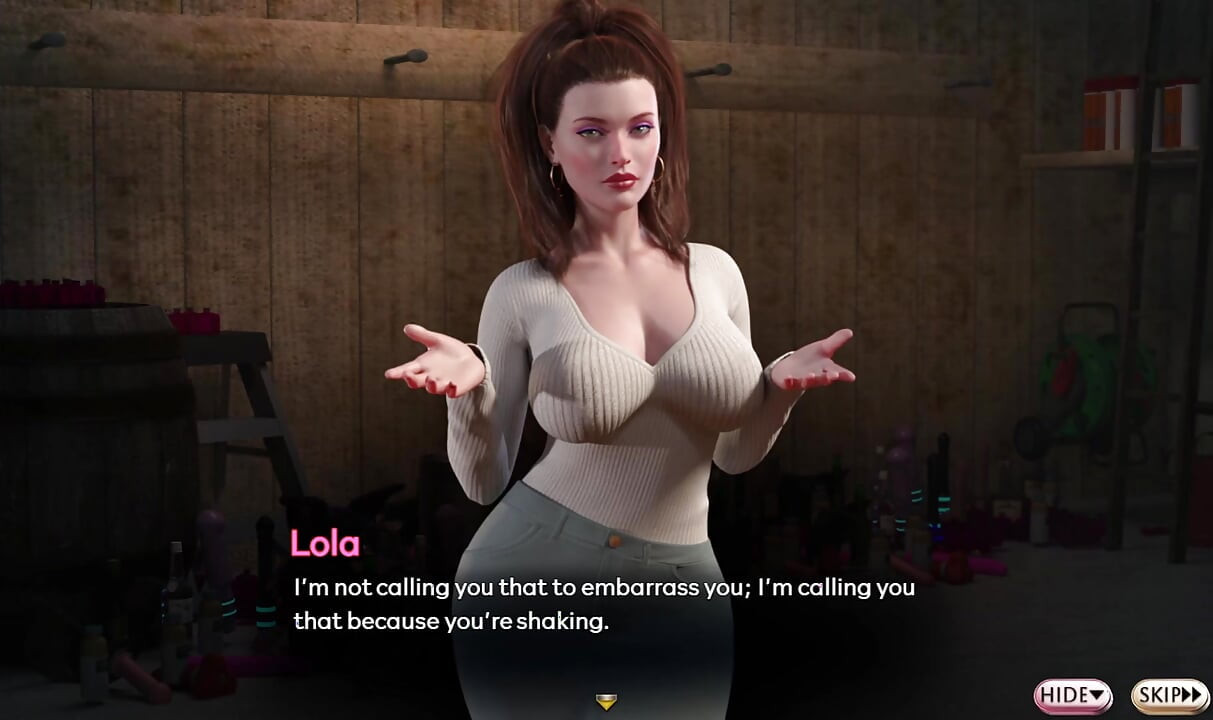Advance dialogue via the yellow arrow indicator

click(605, 702)
